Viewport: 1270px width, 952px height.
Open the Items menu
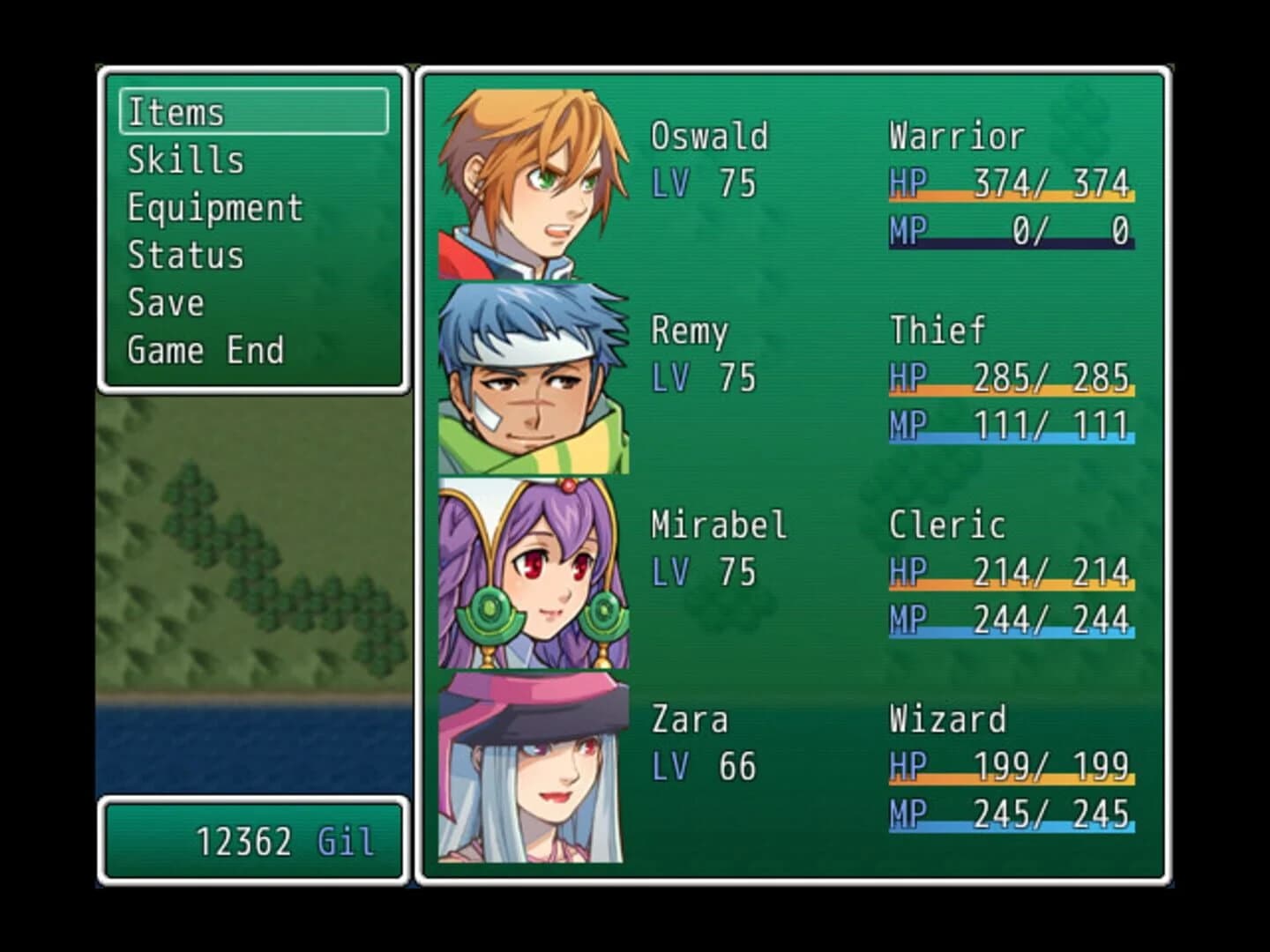176,113
